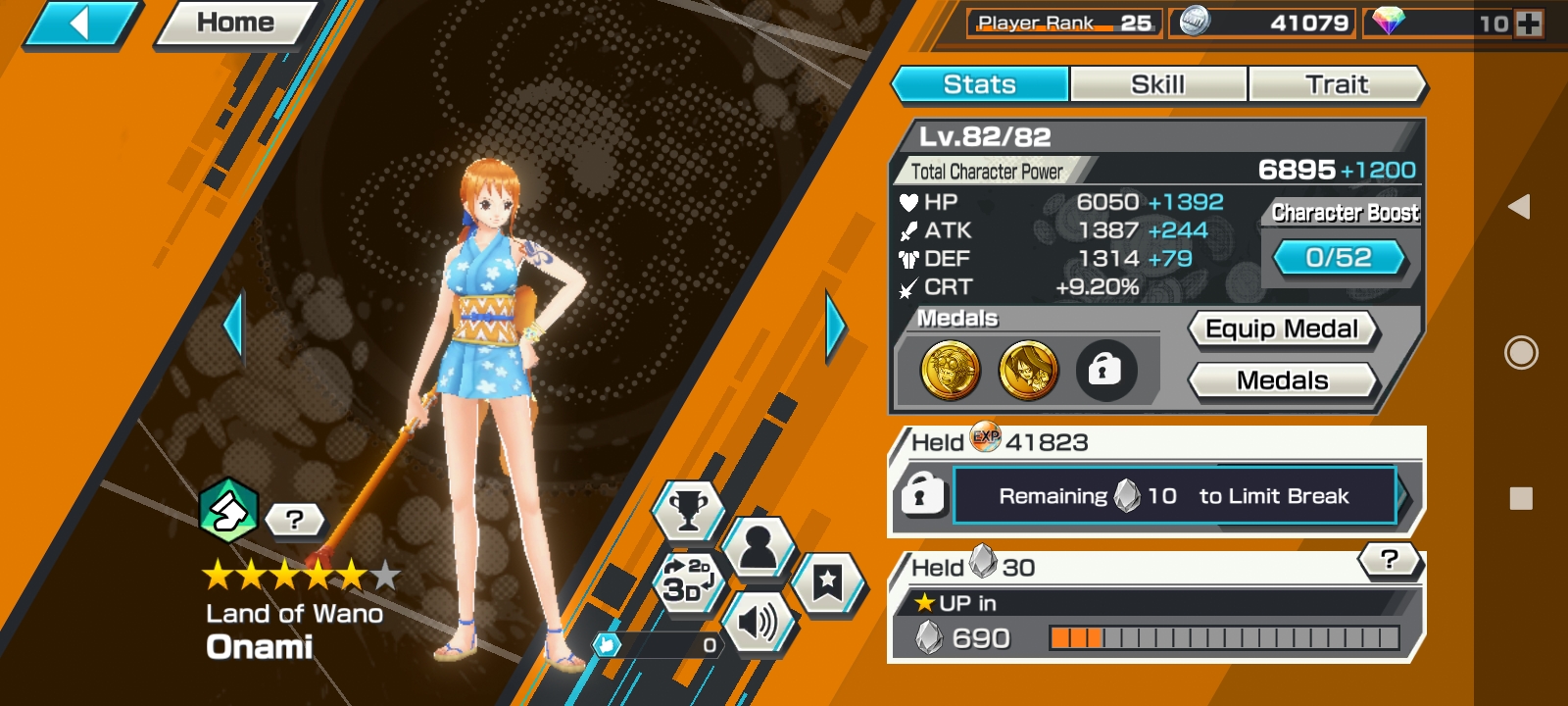Viewport: 1568px width, 706px height.
Task: Add more rainbow diamonds with plus button
Action: click(1529, 24)
